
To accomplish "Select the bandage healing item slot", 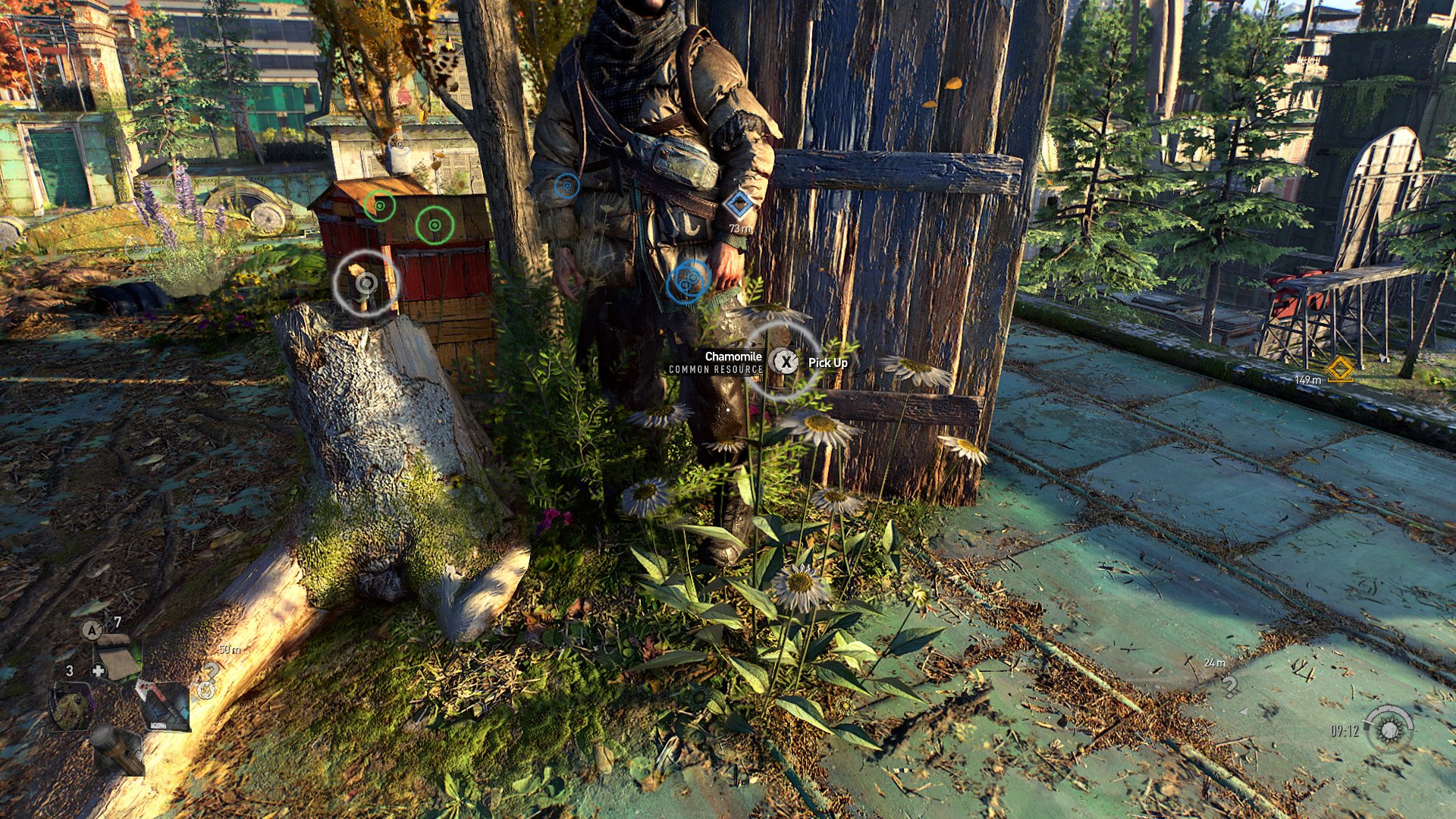I will pos(118,655).
